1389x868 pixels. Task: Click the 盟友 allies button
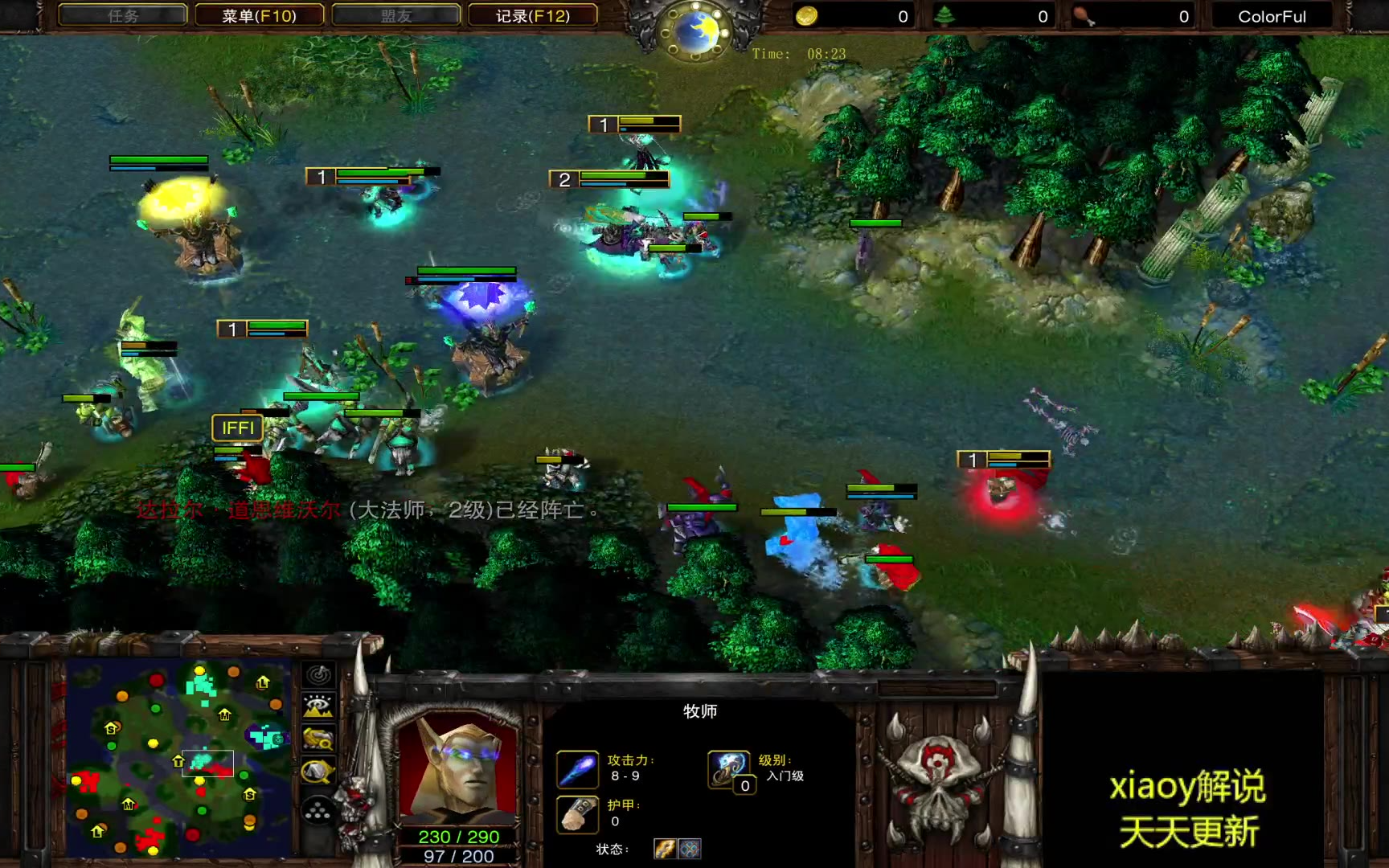pos(395,16)
